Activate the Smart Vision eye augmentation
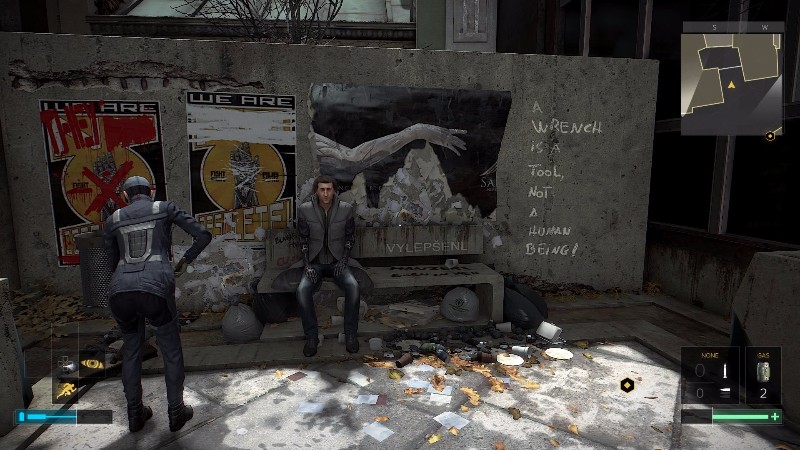Image resolution: width=800 pixels, height=450 pixels. (x=92, y=364)
